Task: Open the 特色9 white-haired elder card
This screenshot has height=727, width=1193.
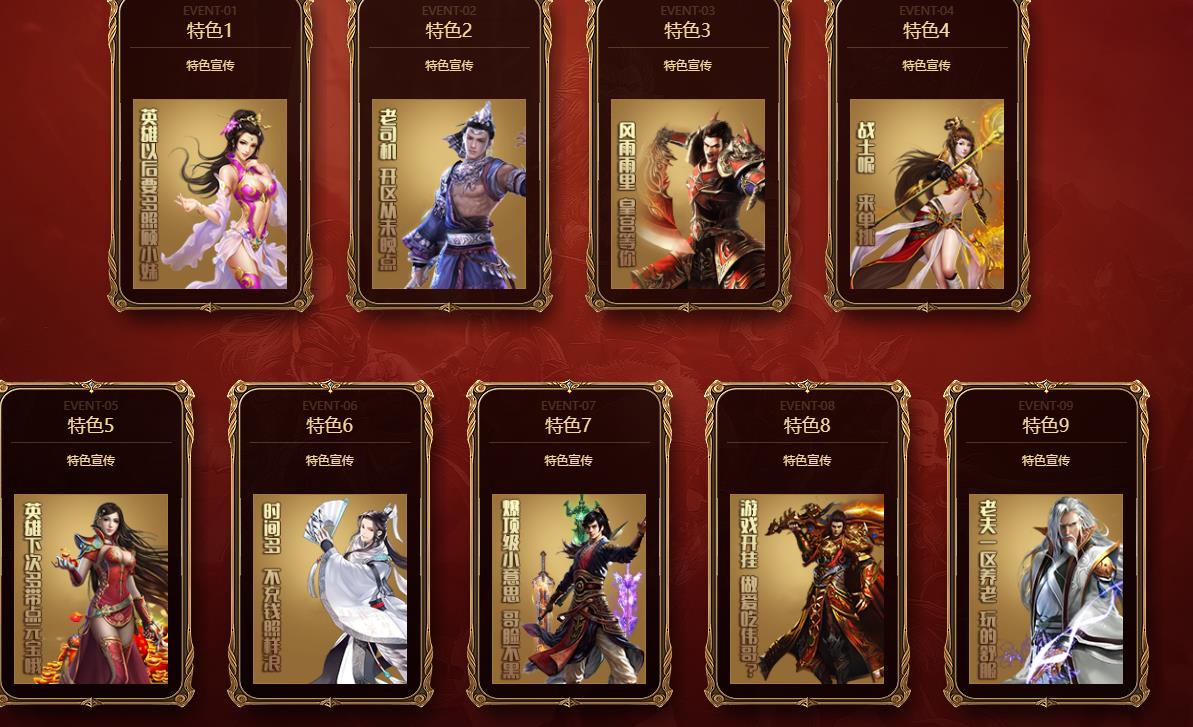Action: 1046,588
